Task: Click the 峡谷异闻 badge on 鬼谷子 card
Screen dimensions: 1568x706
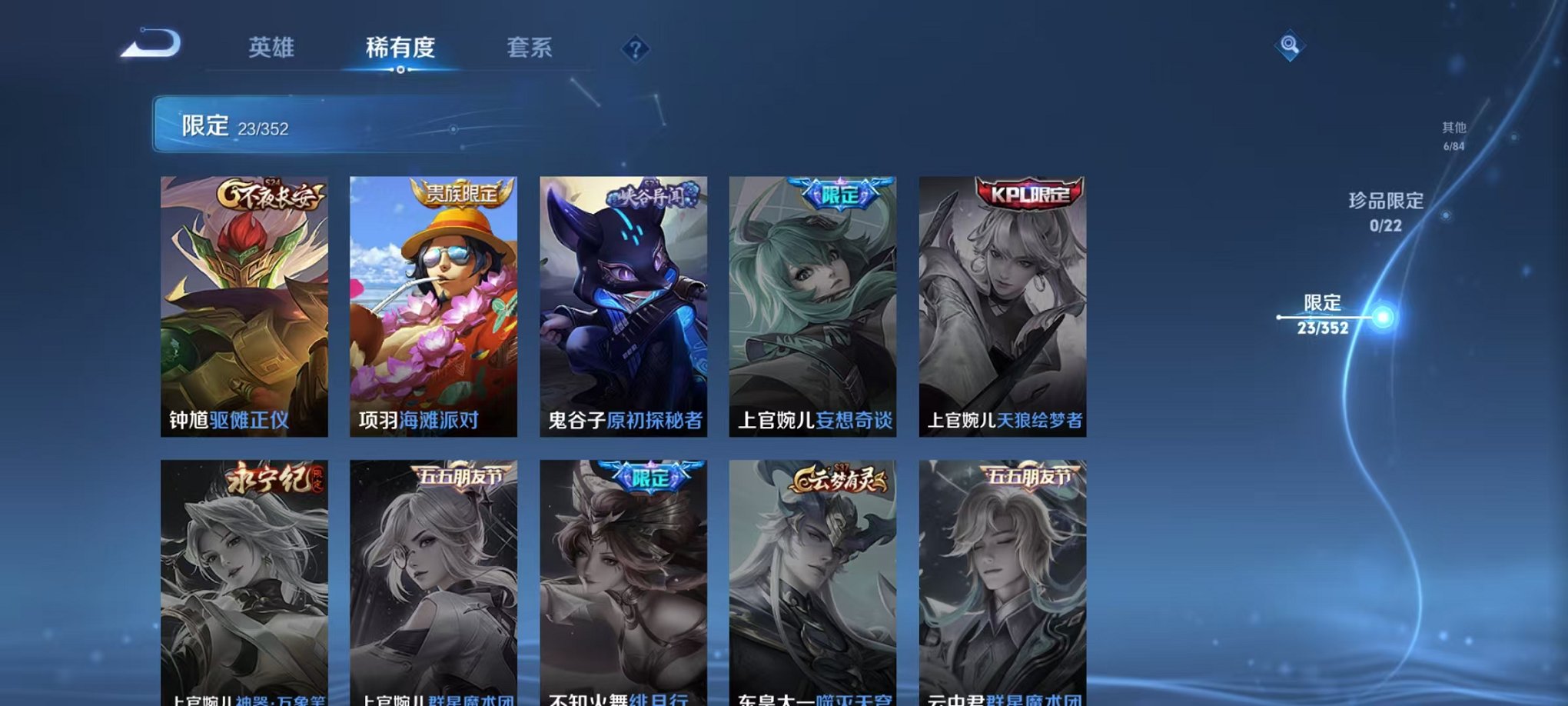Action: 651,194
